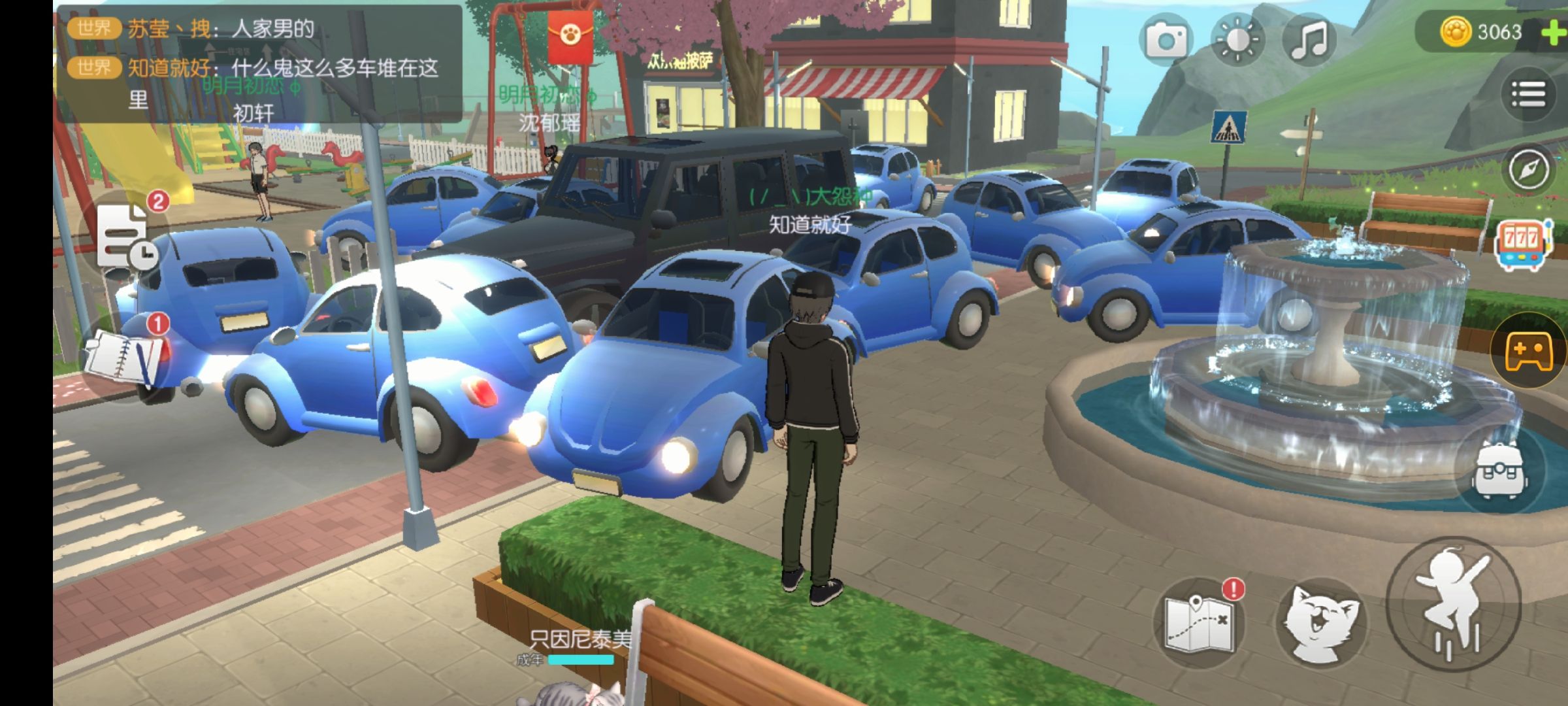Activate the cat emote button
This screenshot has width=1568, height=706.
click(1321, 621)
